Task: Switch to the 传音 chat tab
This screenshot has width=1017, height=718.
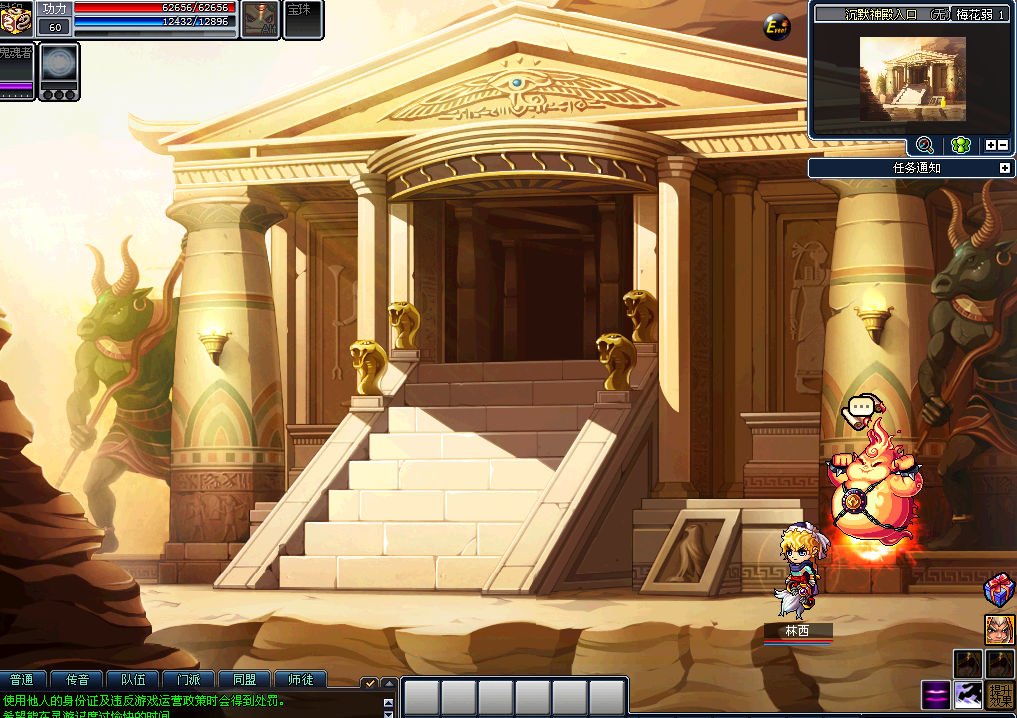Action: (x=79, y=680)
